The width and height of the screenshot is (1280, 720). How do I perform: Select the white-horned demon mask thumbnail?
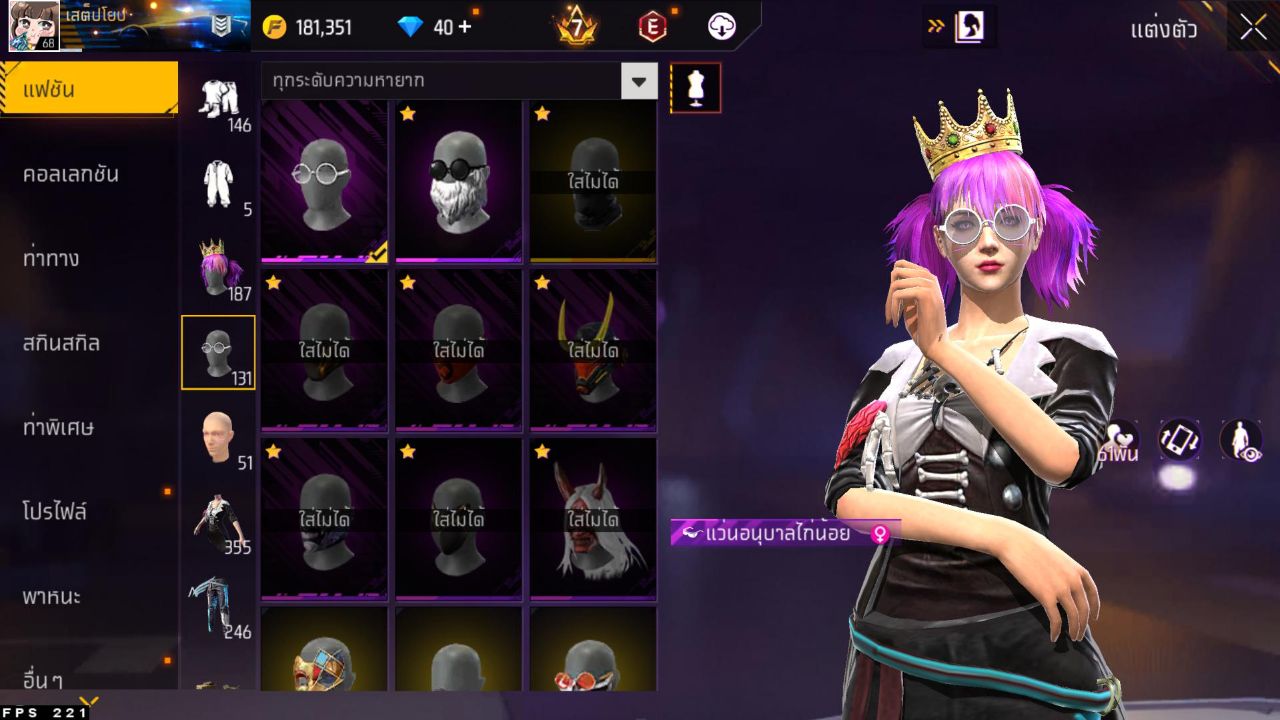click(x=593, y=518)
